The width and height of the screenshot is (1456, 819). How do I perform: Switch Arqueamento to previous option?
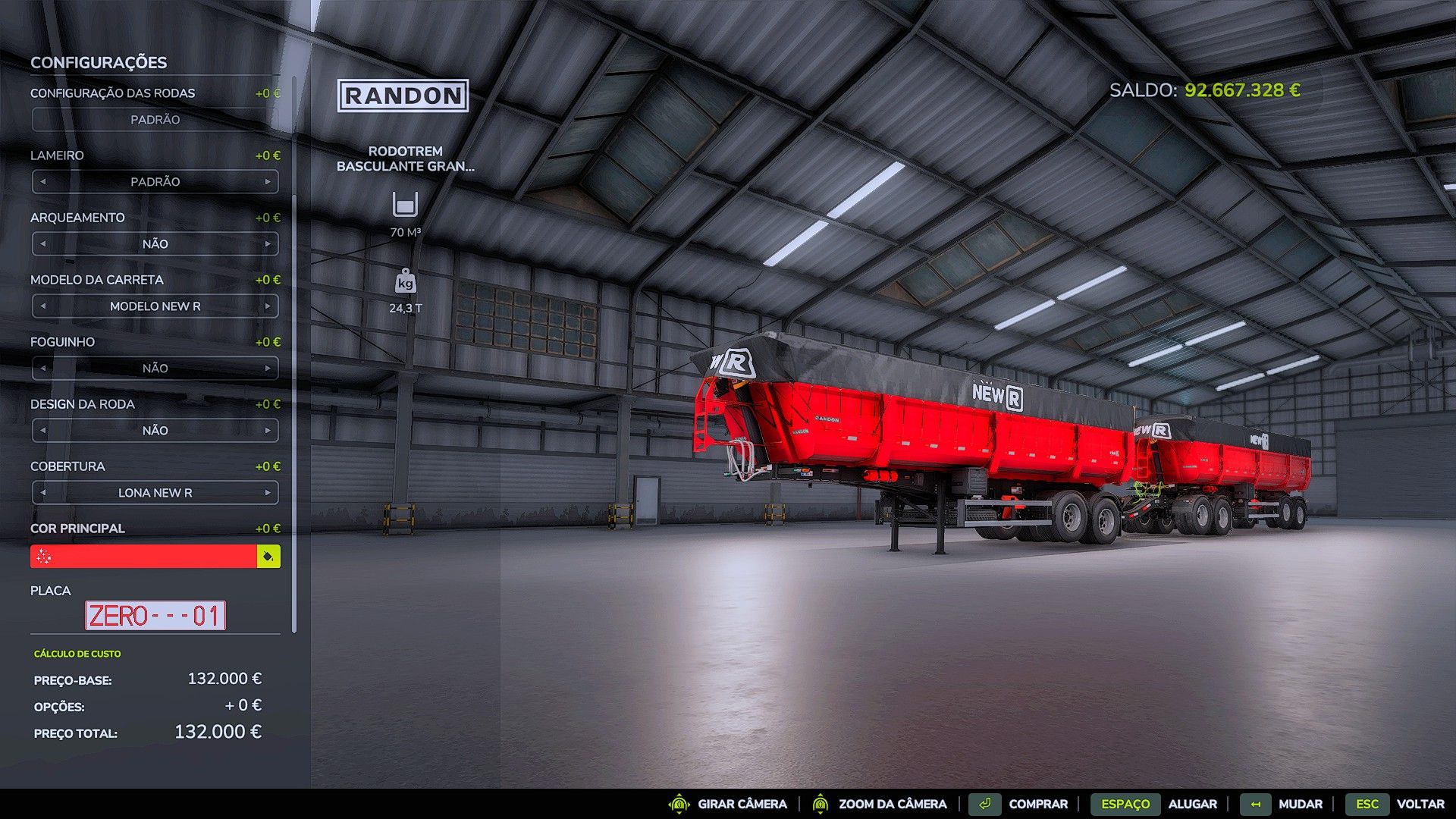click(43, 244)
